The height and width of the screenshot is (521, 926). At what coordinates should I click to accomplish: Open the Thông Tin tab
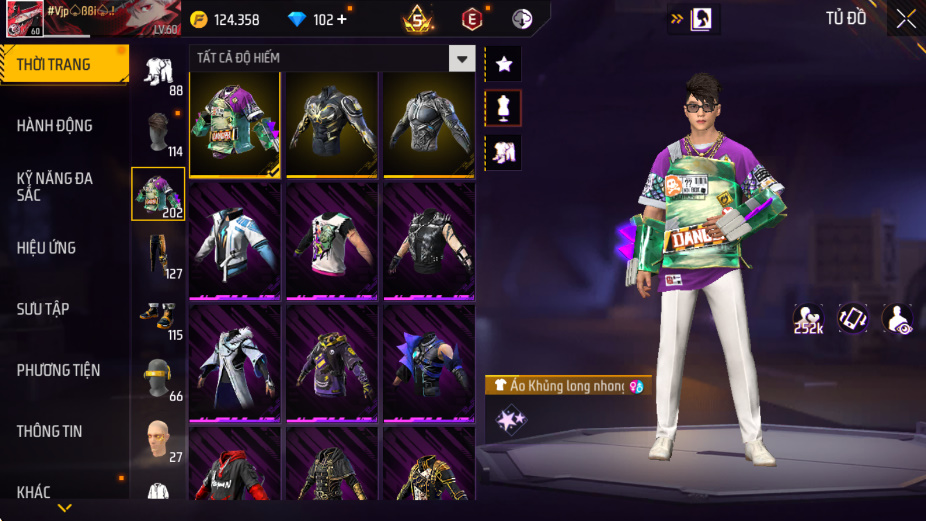click(x=49, y=431)
